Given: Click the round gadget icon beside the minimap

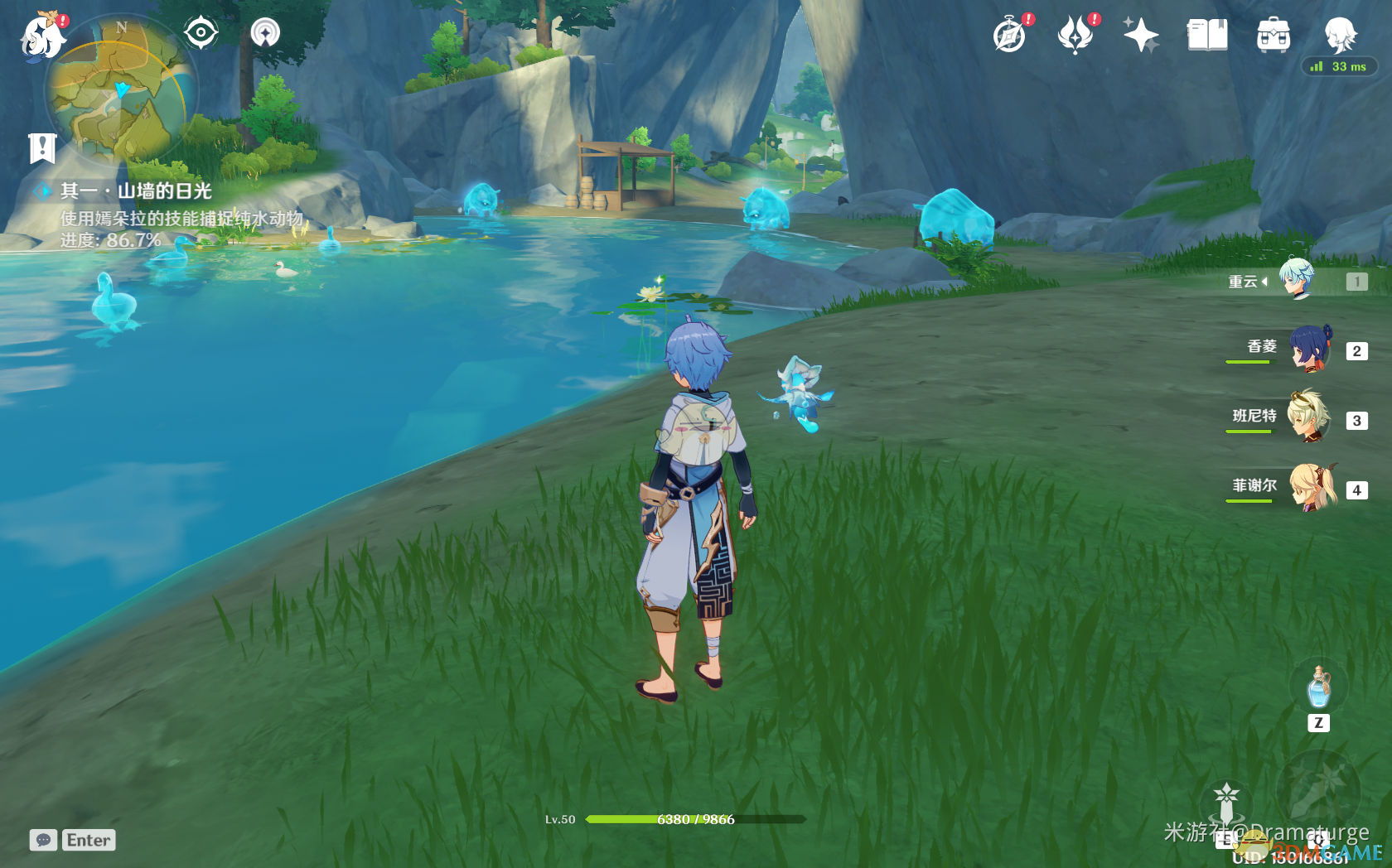Looking at the screenshot, I should (x=265, y=33).
